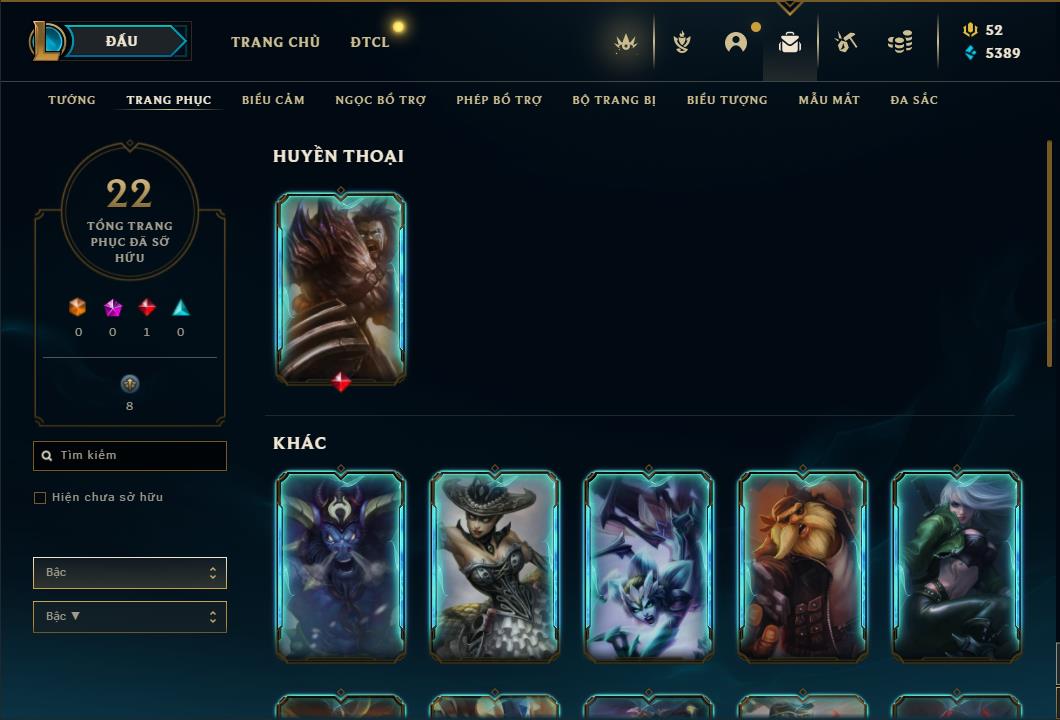Open the NGỌC BỔ TRỢ tab

click(x=380, y=100)
